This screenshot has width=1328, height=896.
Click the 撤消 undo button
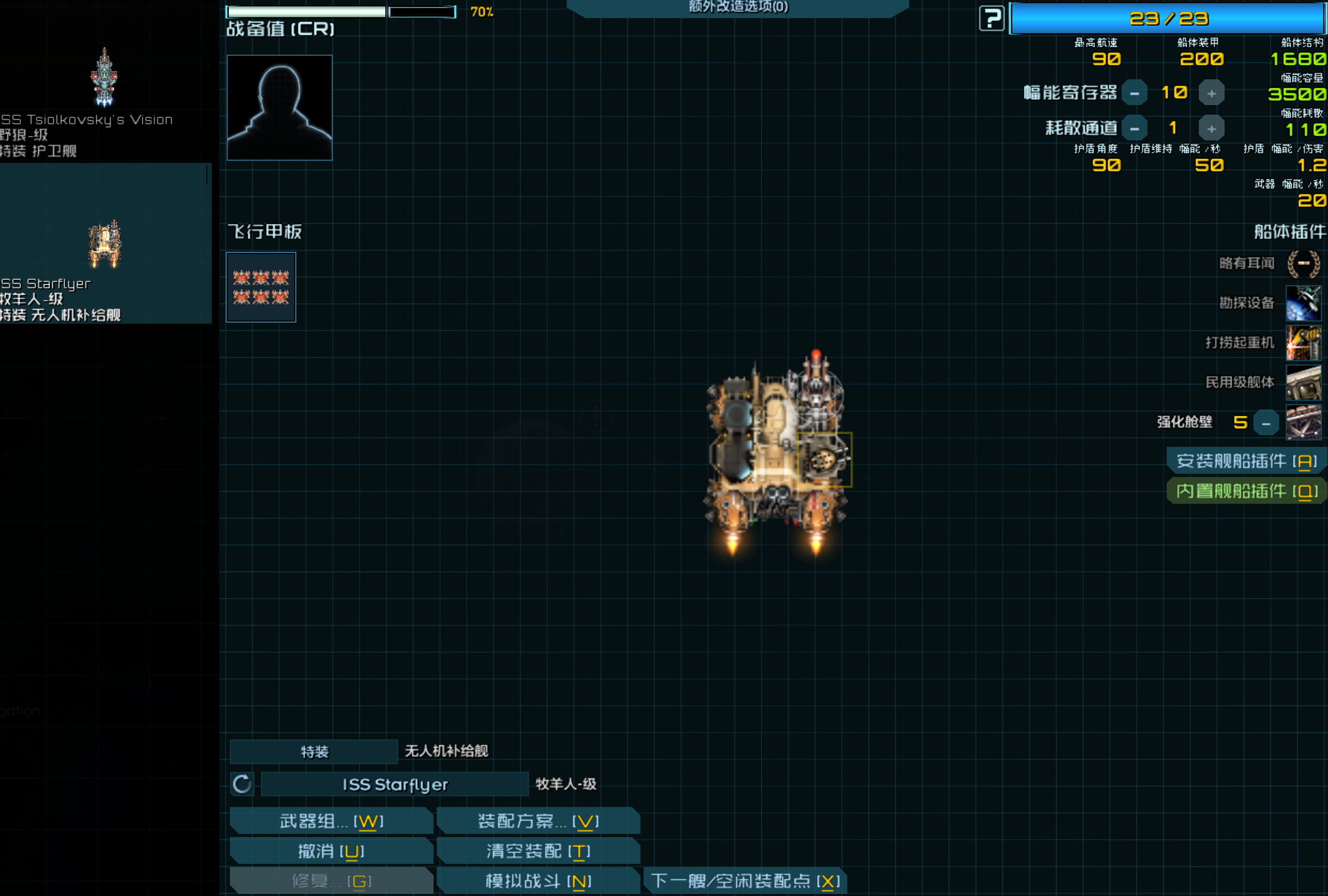click(x=331, y=852)
